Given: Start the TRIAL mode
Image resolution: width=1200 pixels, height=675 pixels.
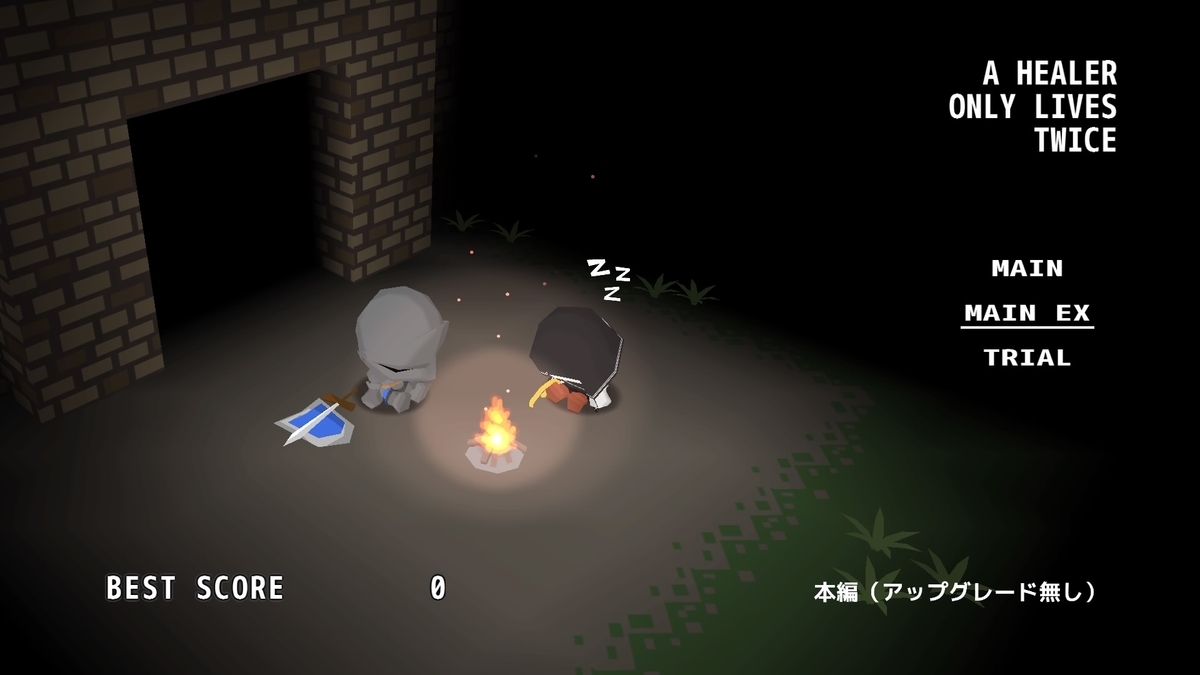Looking at the screenshot, I should [x=1027, y=358].
